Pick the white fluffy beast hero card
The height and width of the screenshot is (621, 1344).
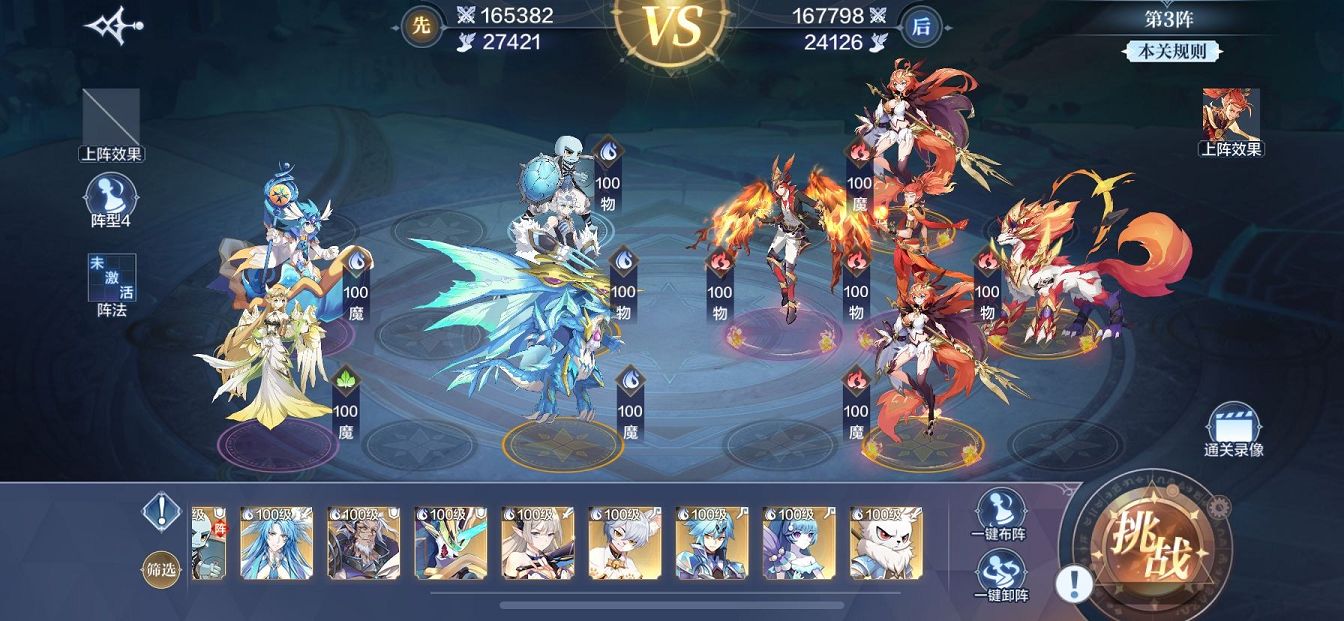(886, 543)
